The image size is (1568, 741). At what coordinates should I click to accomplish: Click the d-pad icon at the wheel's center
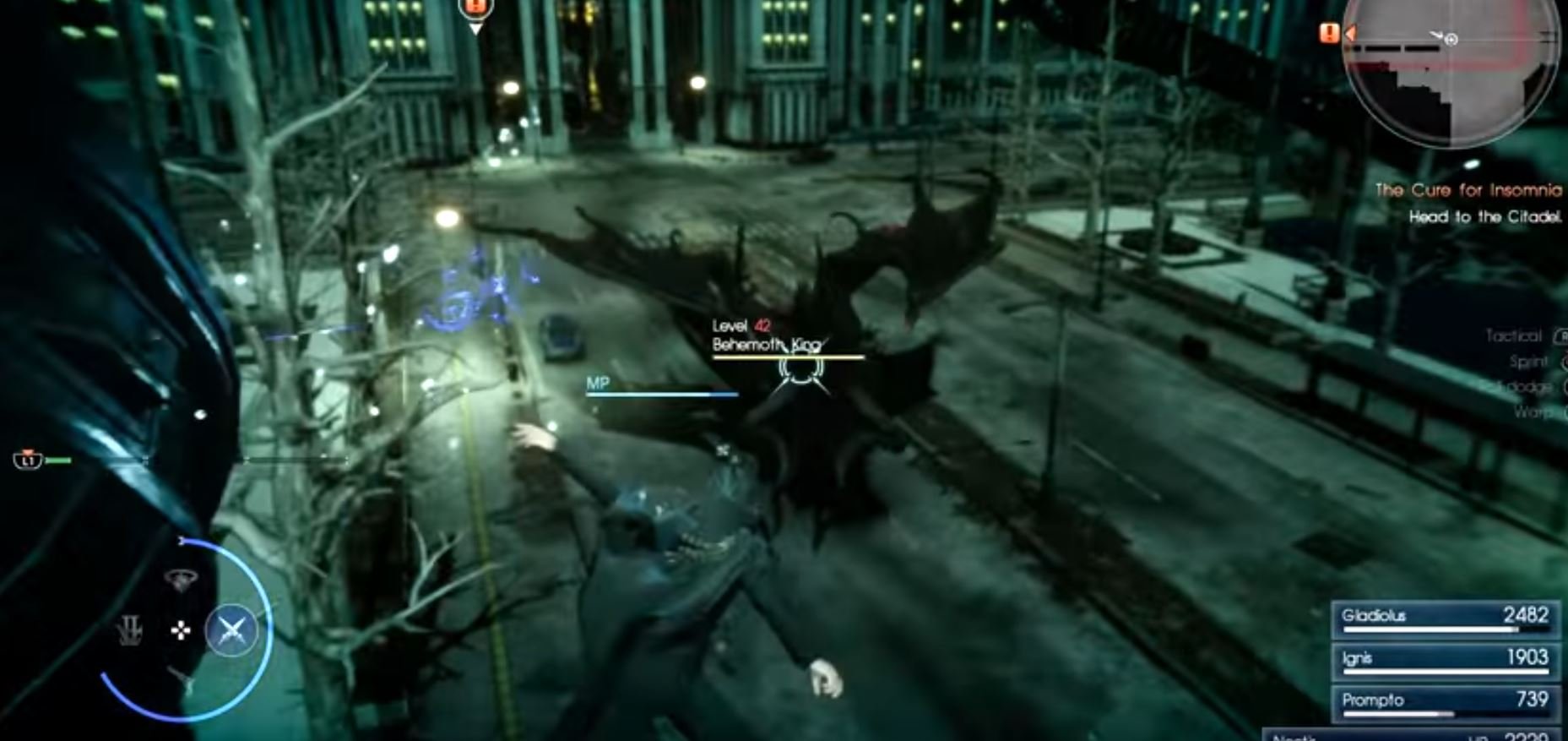tap(180, 631)
